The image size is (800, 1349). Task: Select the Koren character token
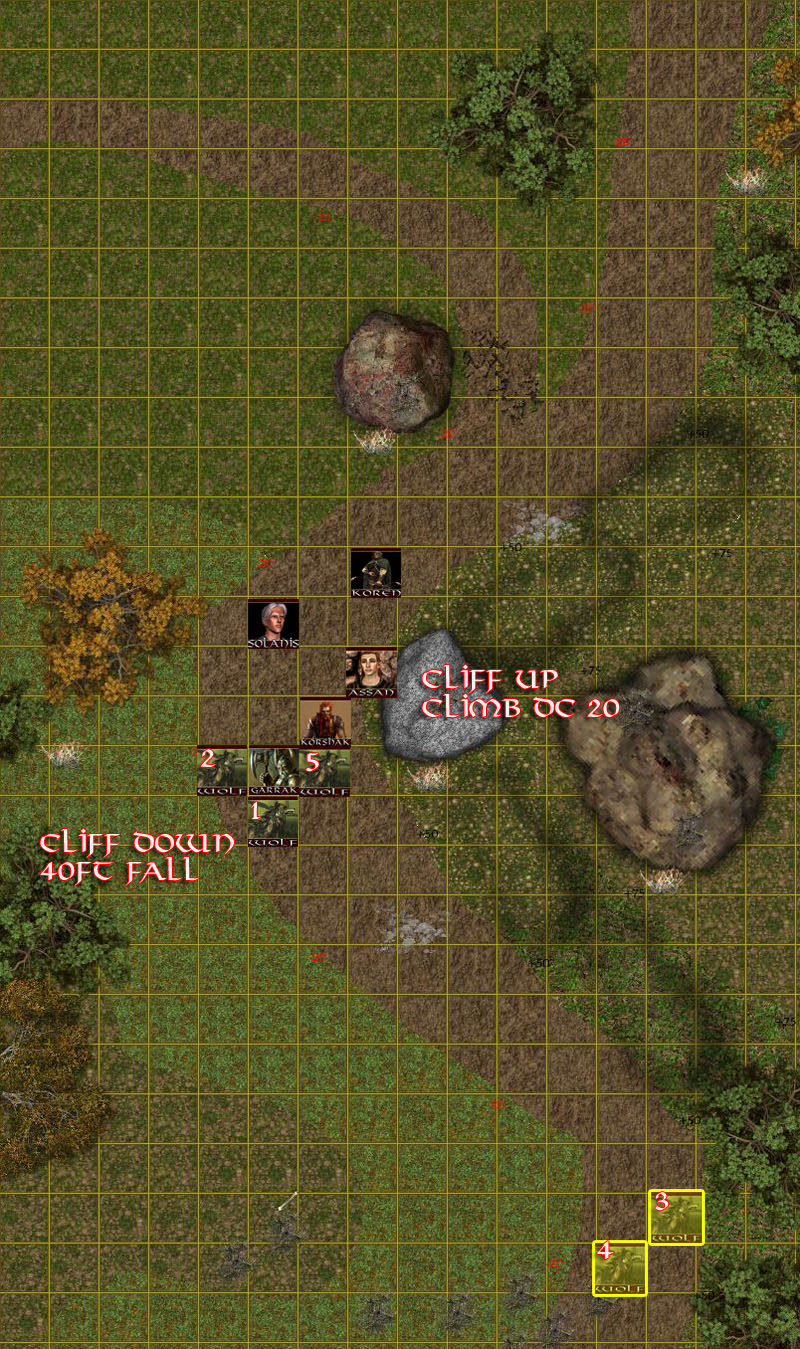pyautogui.click(x=376, y=573)
